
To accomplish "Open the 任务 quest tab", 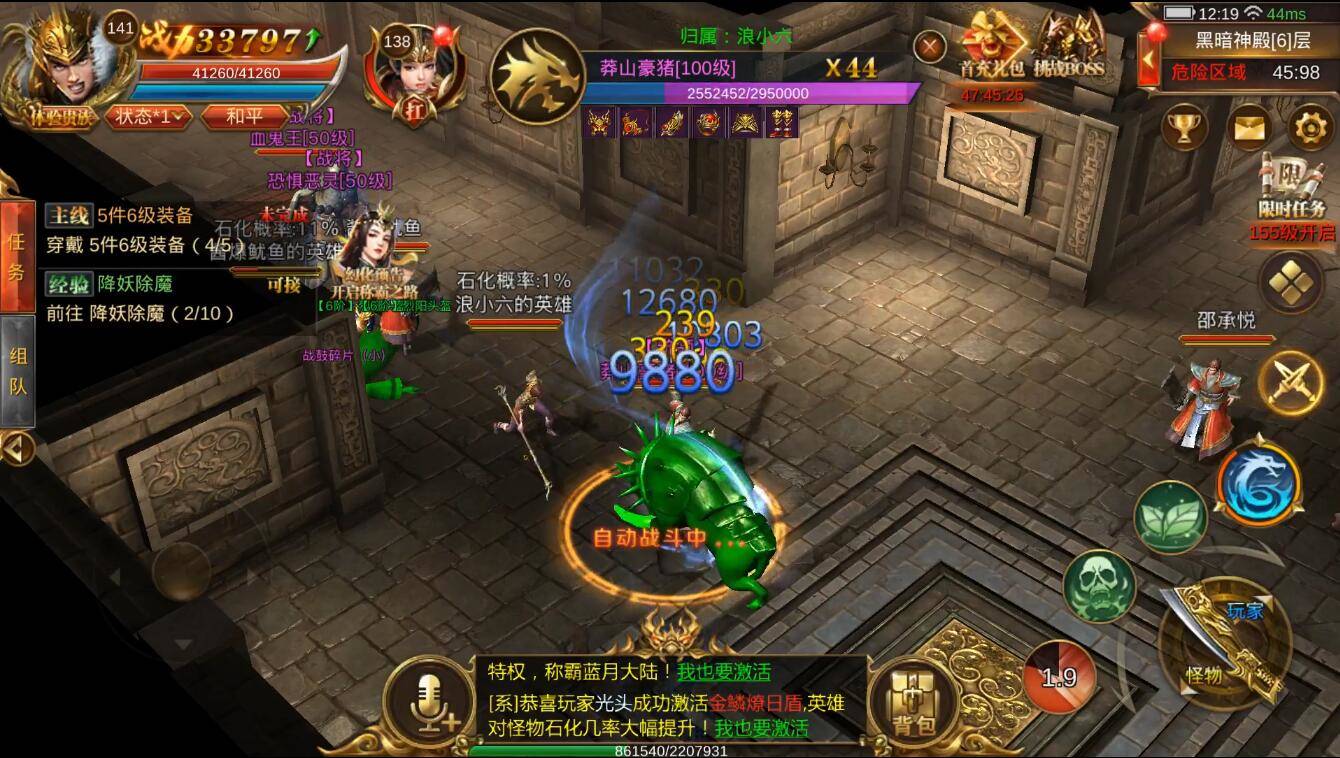I will pos(18,252).
